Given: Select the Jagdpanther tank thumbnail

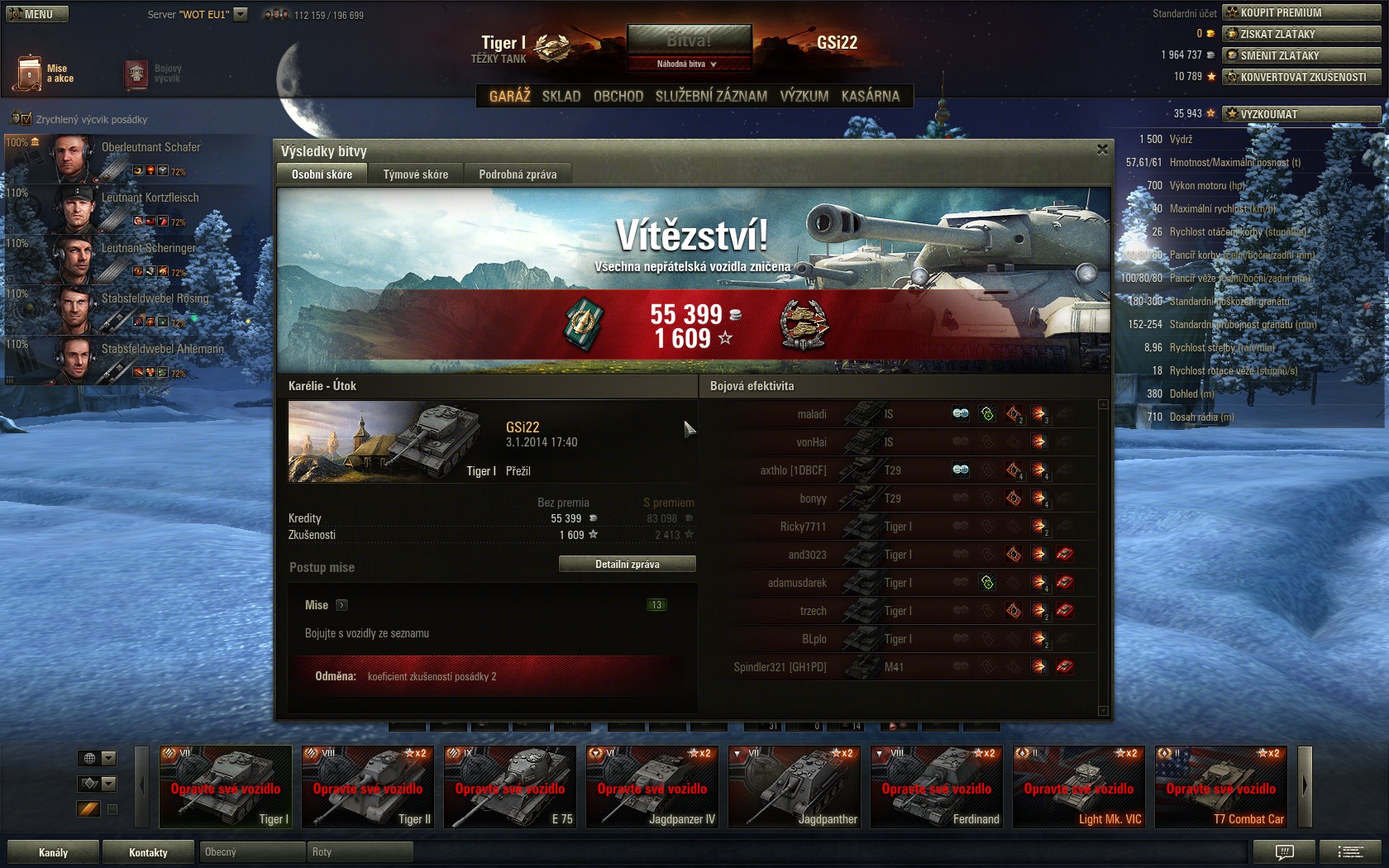Looking at the screenshot, I should tap(795, 787).
